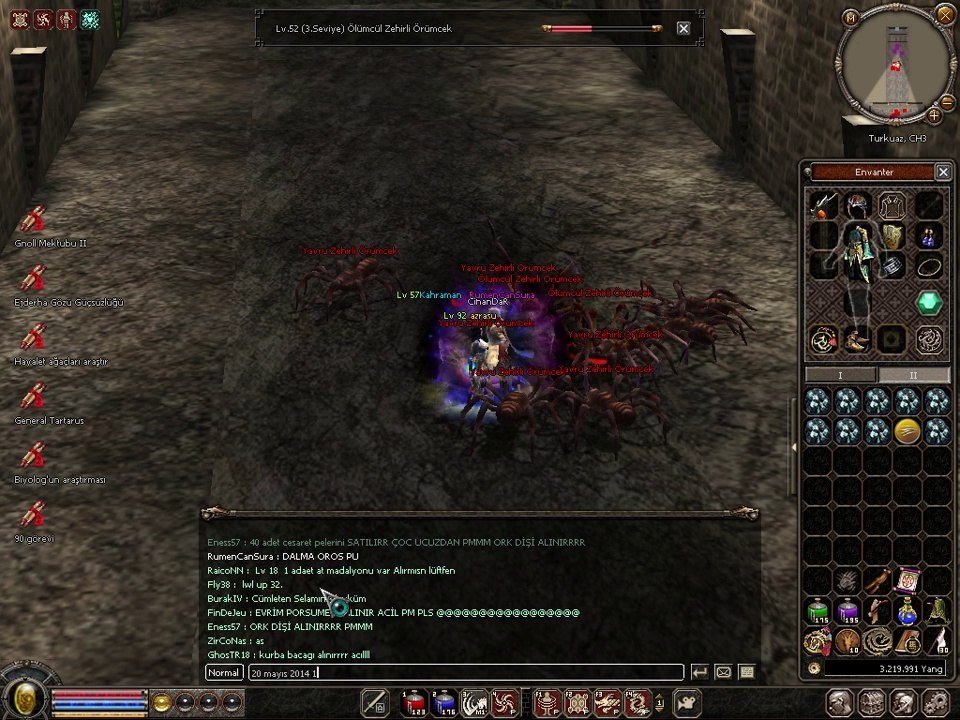Zoom out the minimap with the minus button
This screenshot has width=960, height=720.
click(x=946, y=101)
